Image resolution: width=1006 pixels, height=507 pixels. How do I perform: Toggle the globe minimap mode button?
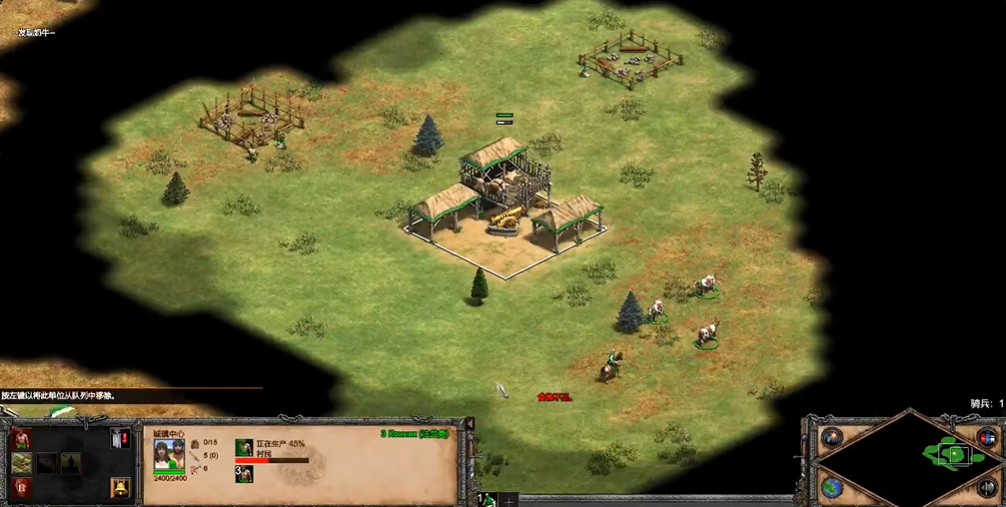[x=832, y=488]
